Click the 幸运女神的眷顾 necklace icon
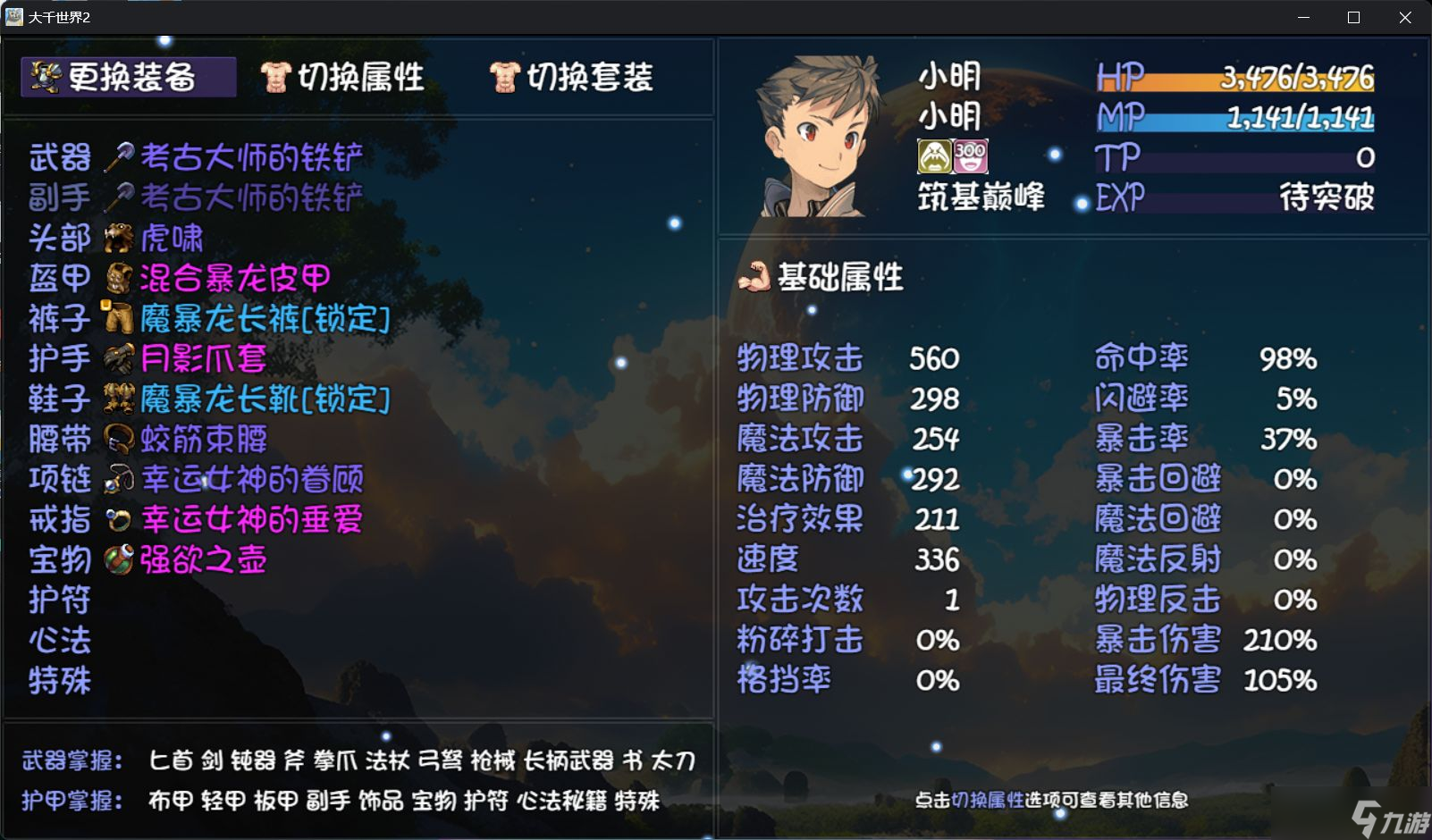Image resolution: width=1432 pixels, height=840 pixels. click(120, 479)
